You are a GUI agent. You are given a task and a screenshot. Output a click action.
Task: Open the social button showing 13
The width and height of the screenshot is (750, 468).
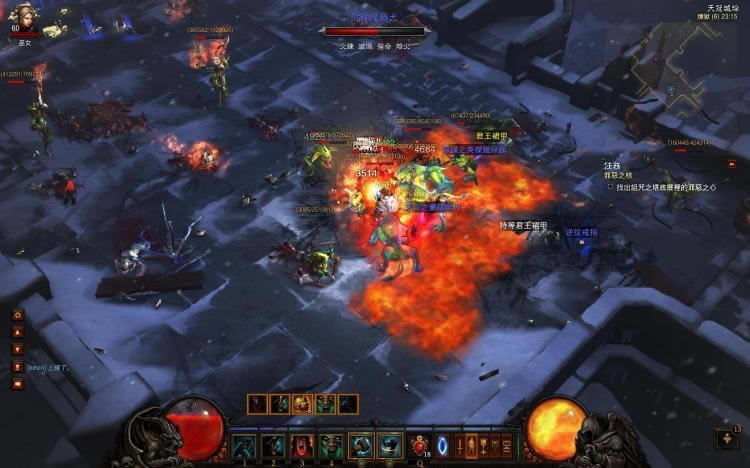[728, 438]
